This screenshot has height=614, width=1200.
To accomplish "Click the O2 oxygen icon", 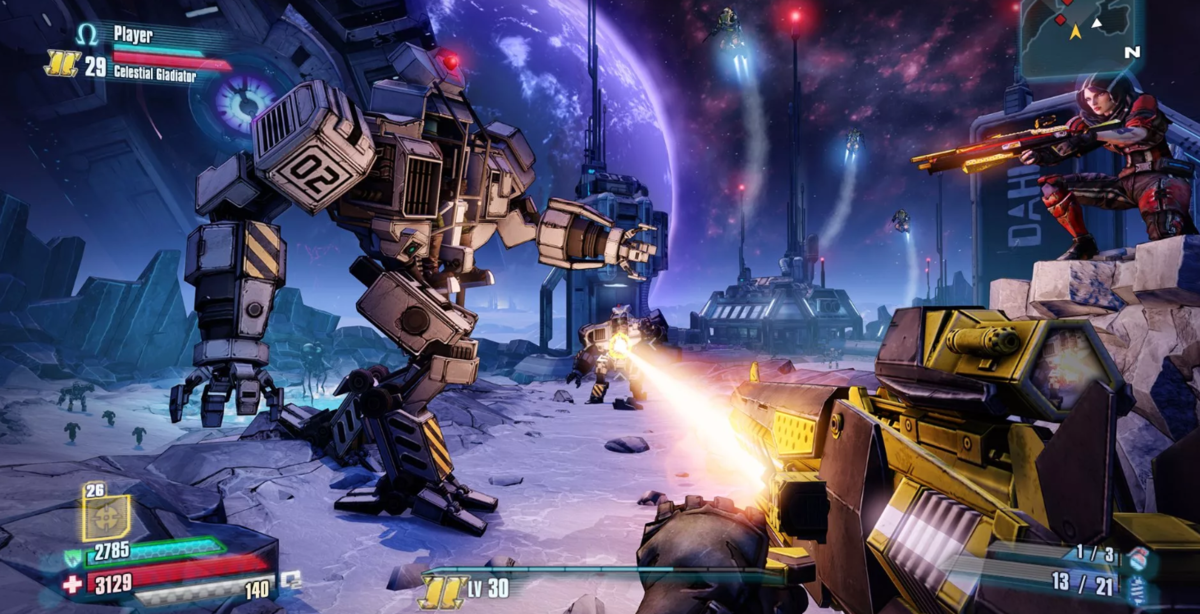I will coord(290,579).
